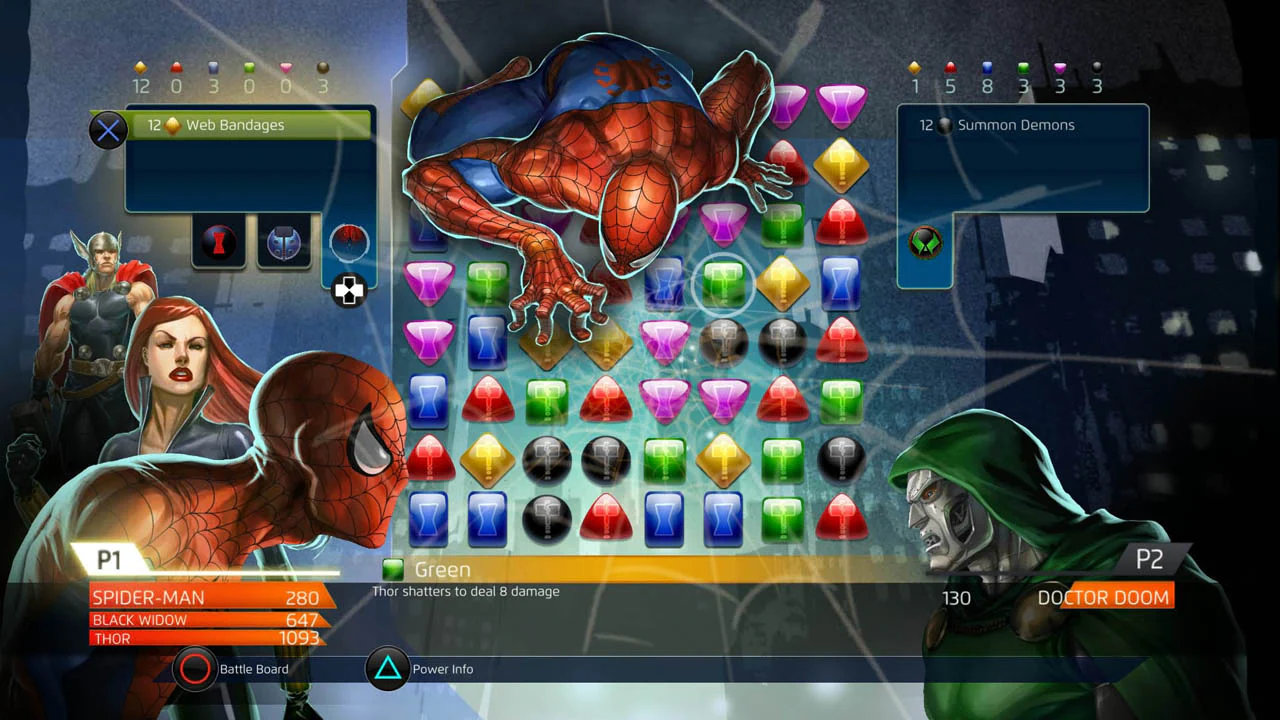Click the yellow gem icon beside Web Bandages

(x=172, y=126)
